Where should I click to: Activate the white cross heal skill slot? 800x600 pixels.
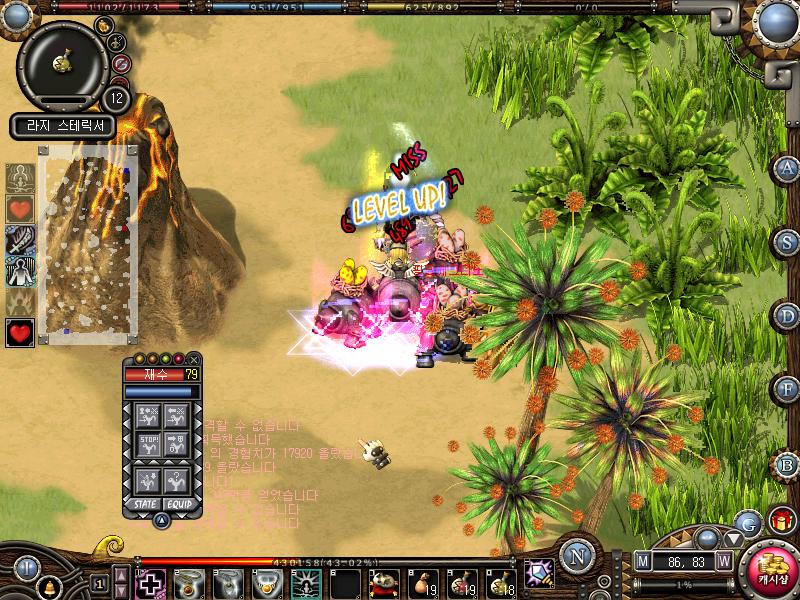click(x=151, y=584)
